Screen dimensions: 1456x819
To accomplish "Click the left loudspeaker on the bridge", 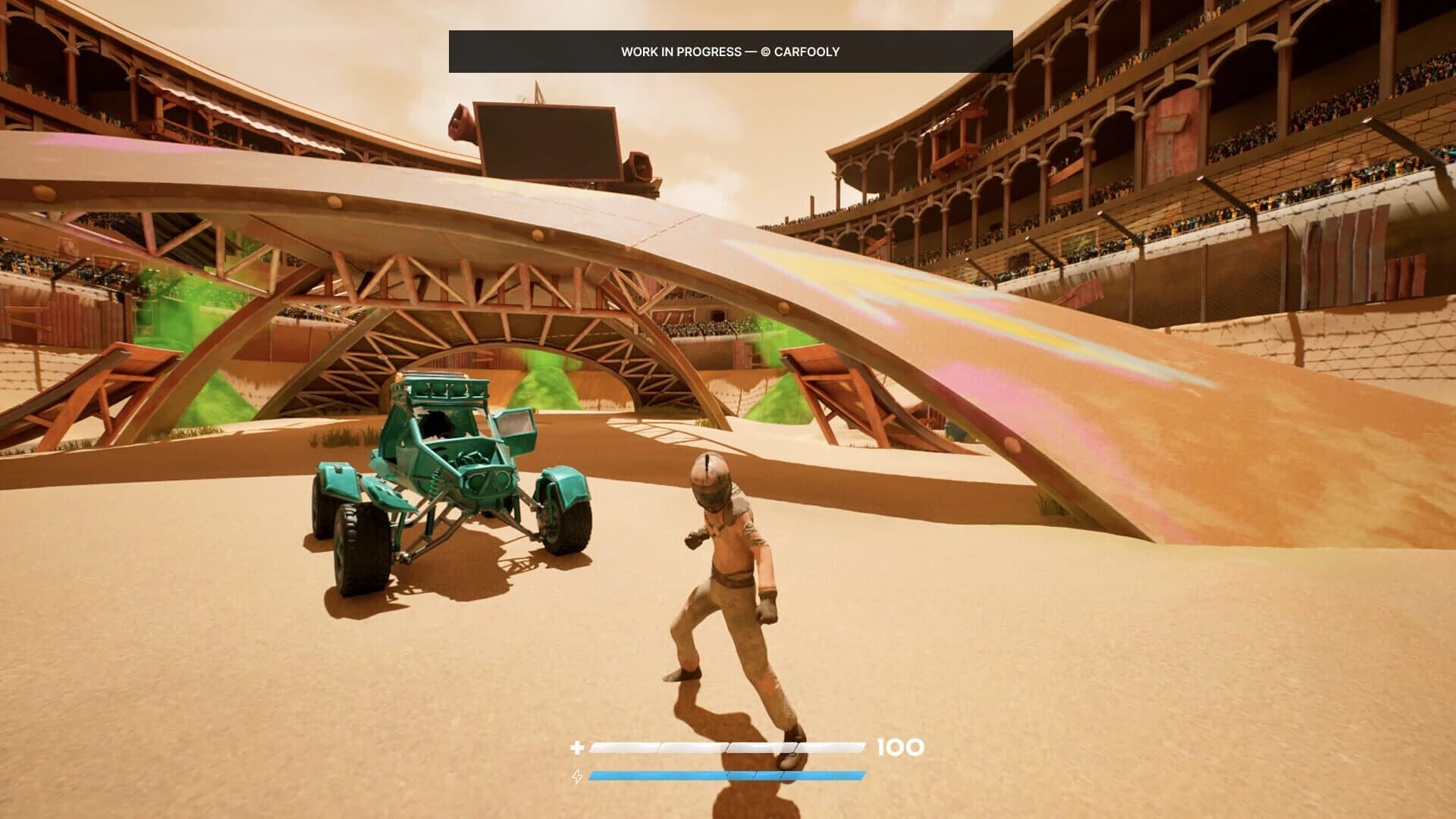I will coord(459,123).
